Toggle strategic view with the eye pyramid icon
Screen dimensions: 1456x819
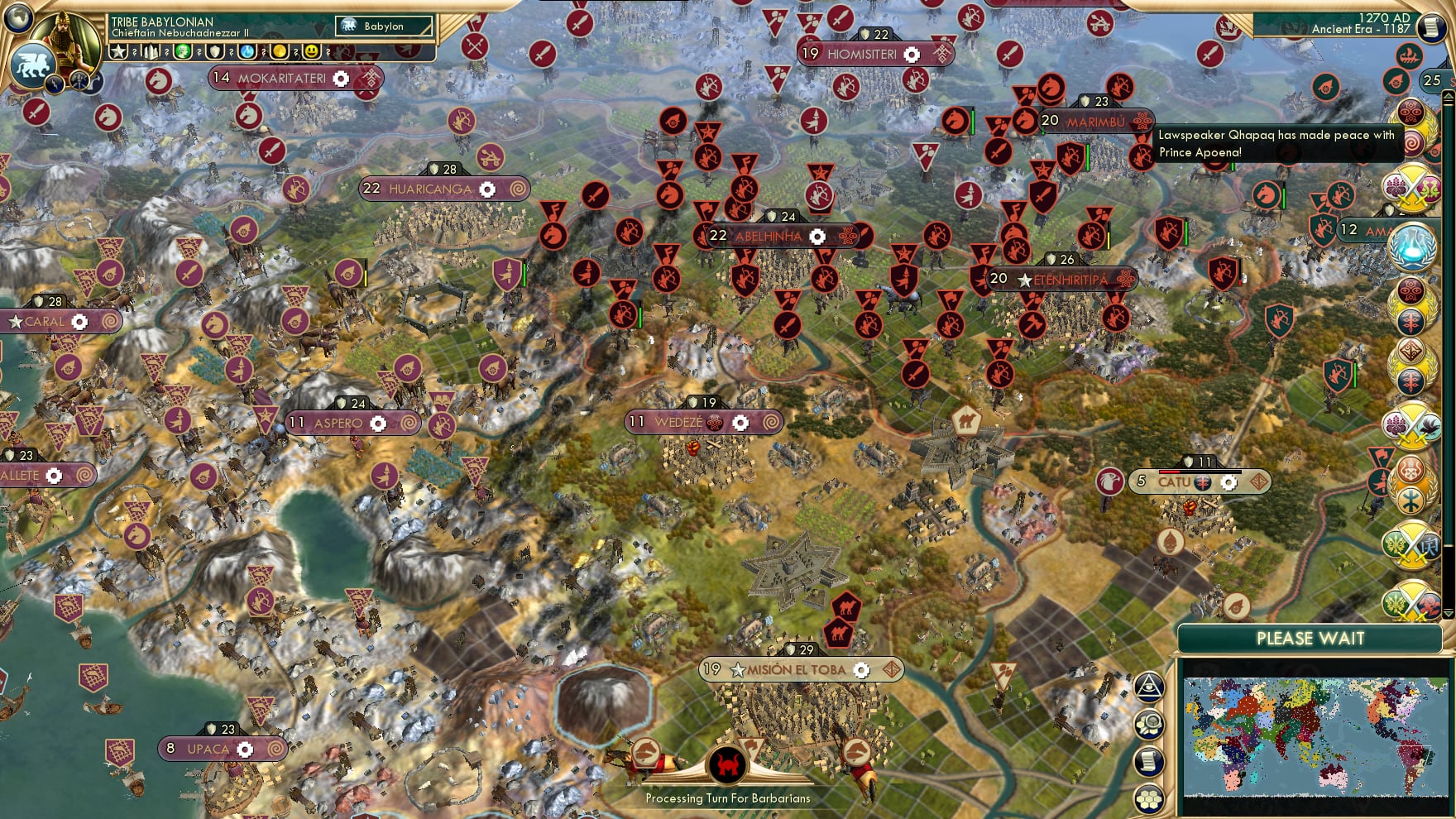[x=1150, y=686]
